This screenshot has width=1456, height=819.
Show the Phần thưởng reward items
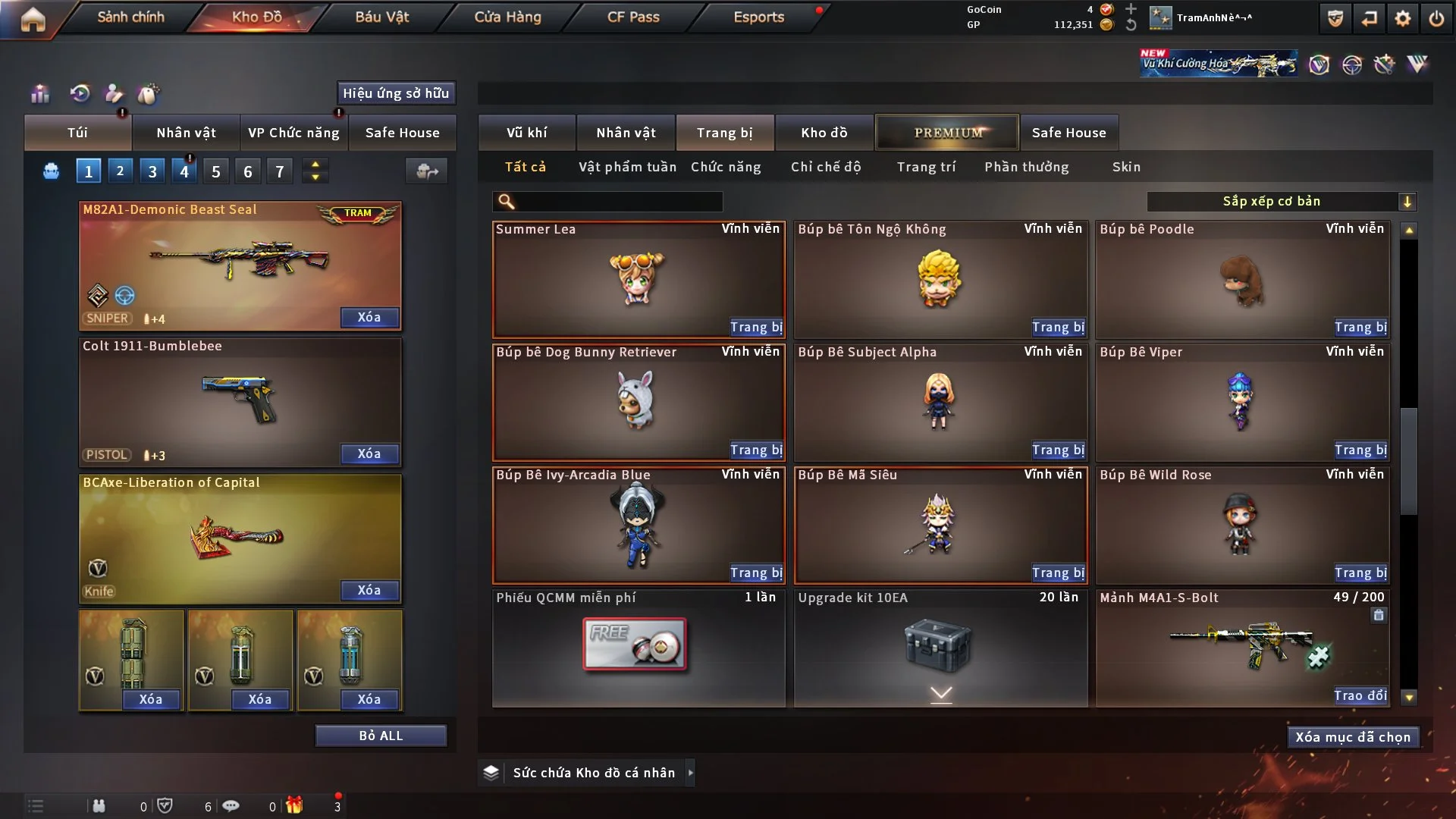(1026, 167)
